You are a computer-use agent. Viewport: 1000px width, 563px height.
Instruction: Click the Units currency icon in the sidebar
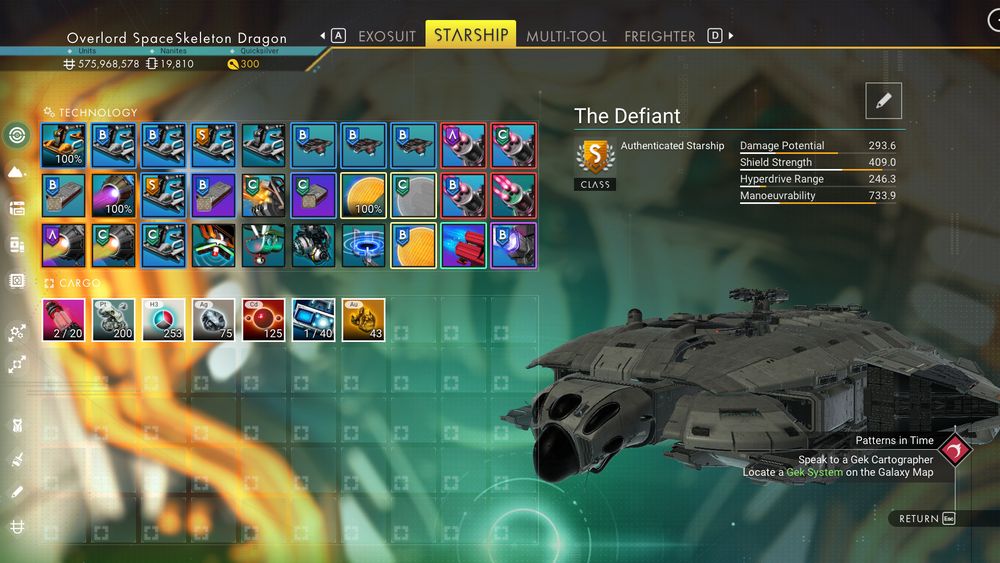[17, 526]
